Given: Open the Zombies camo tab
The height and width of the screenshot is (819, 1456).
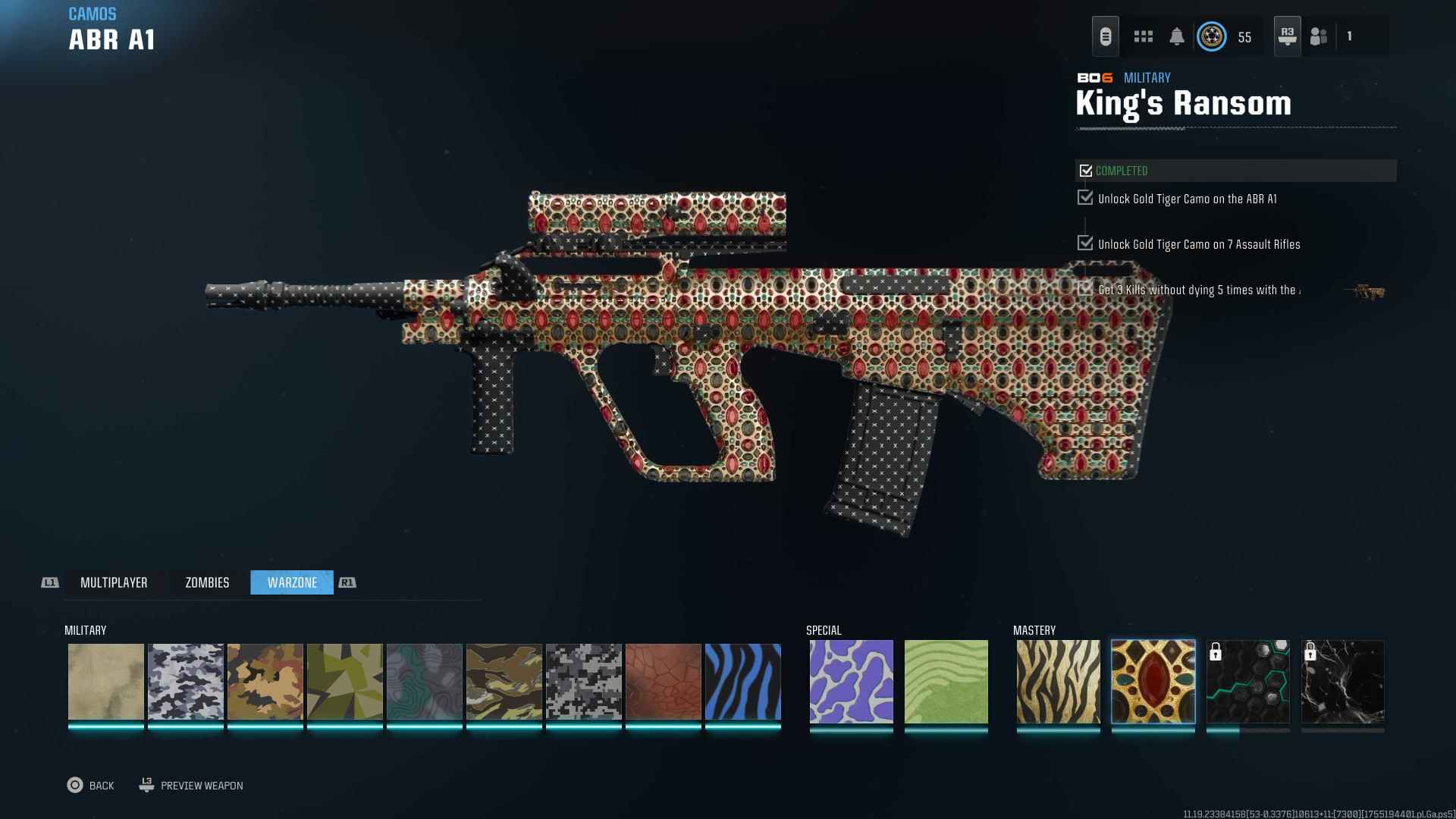Looking at the screenshot, I should [x=207, y=582].
